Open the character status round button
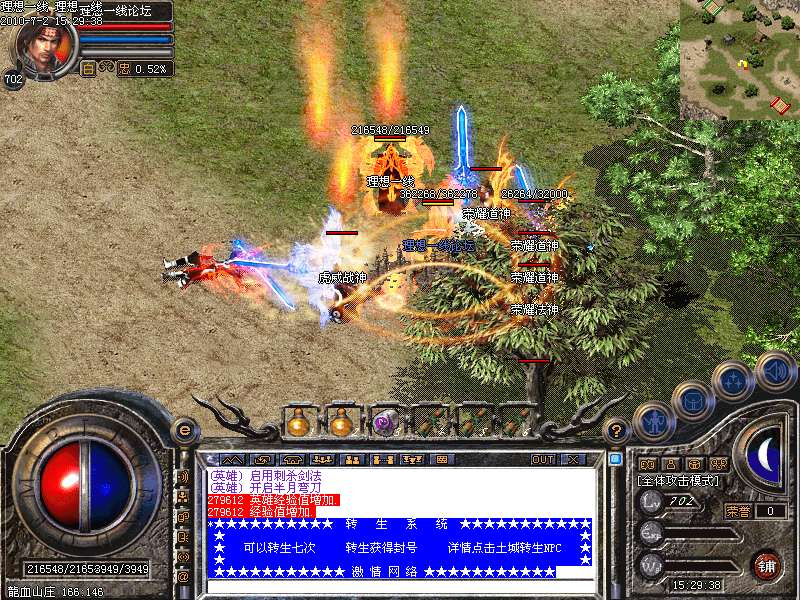The image size is (800, 600). pyautogui.click(x=652, y=420)
